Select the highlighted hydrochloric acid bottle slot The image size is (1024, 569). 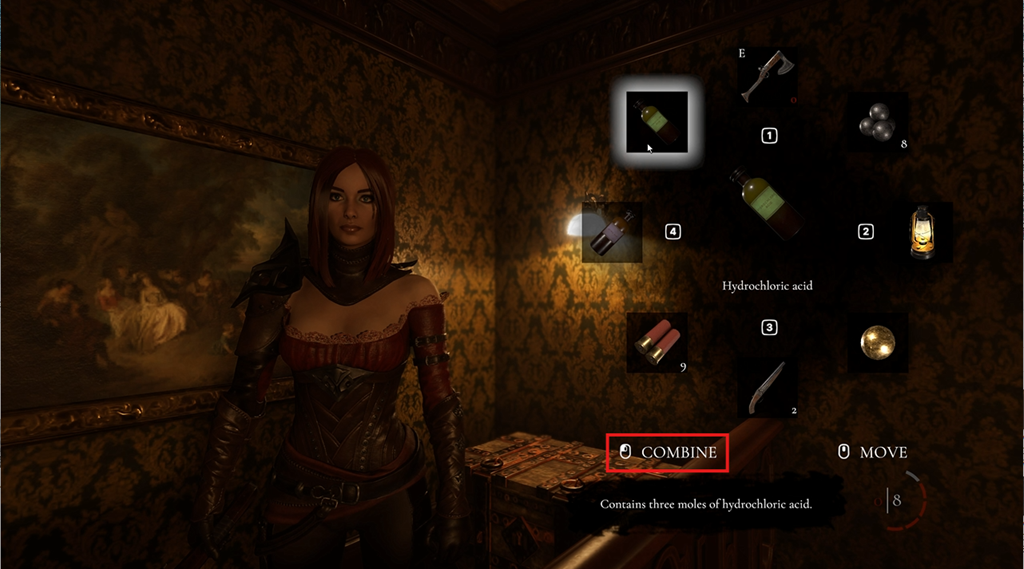[x=657, y=122]
